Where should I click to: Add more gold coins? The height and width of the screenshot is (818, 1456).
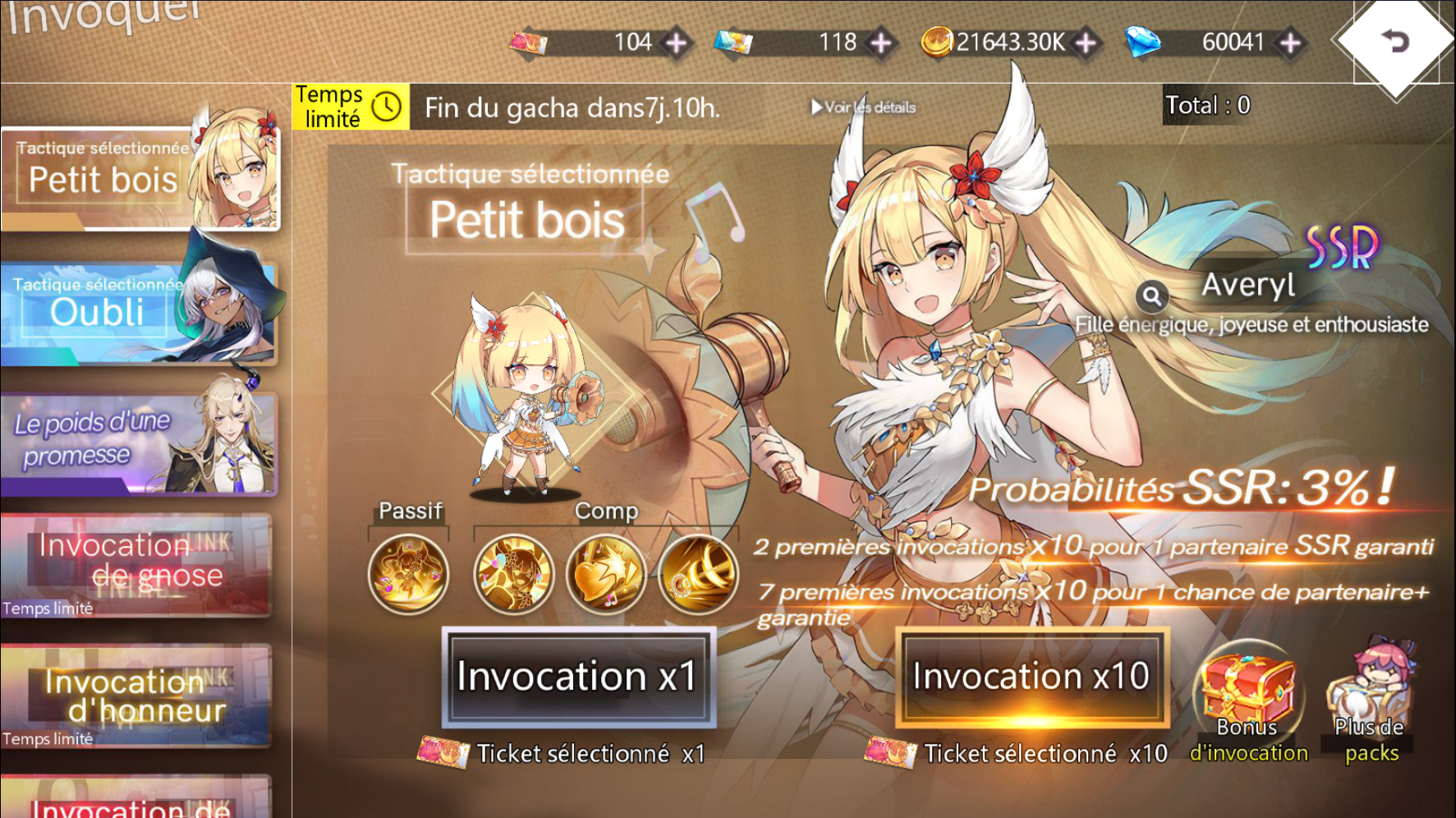coord(1086,43)
